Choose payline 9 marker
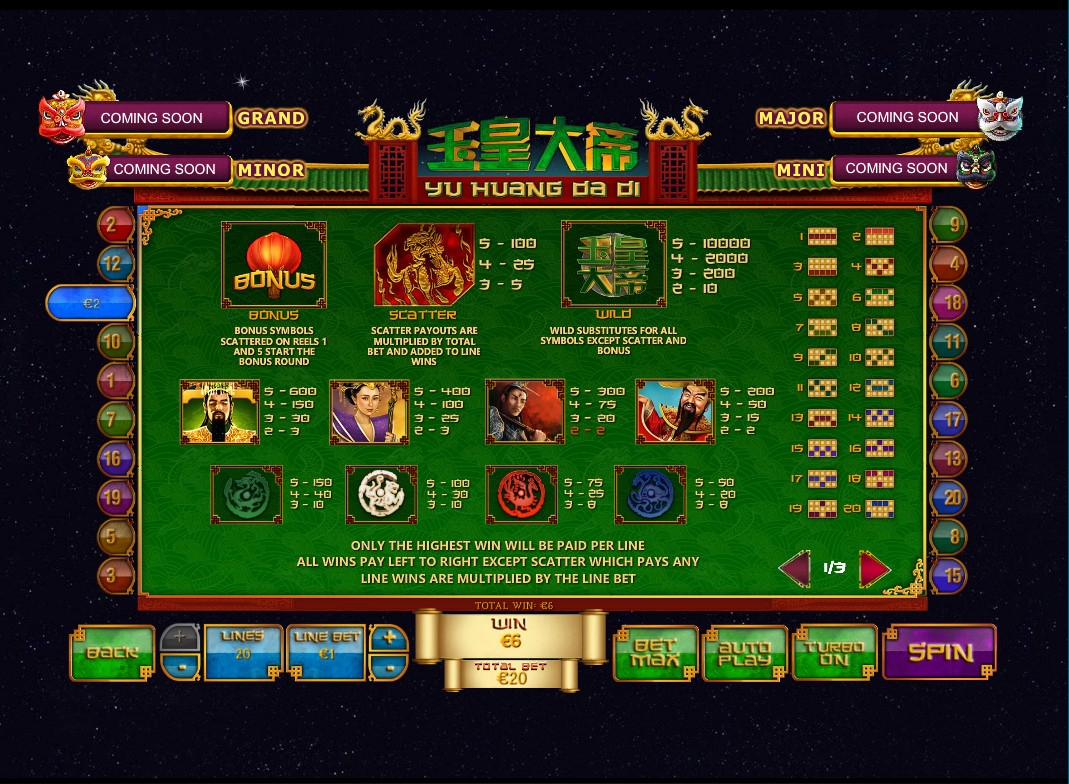The height and width of the screenshot is (784, 1069). [948, 225]
